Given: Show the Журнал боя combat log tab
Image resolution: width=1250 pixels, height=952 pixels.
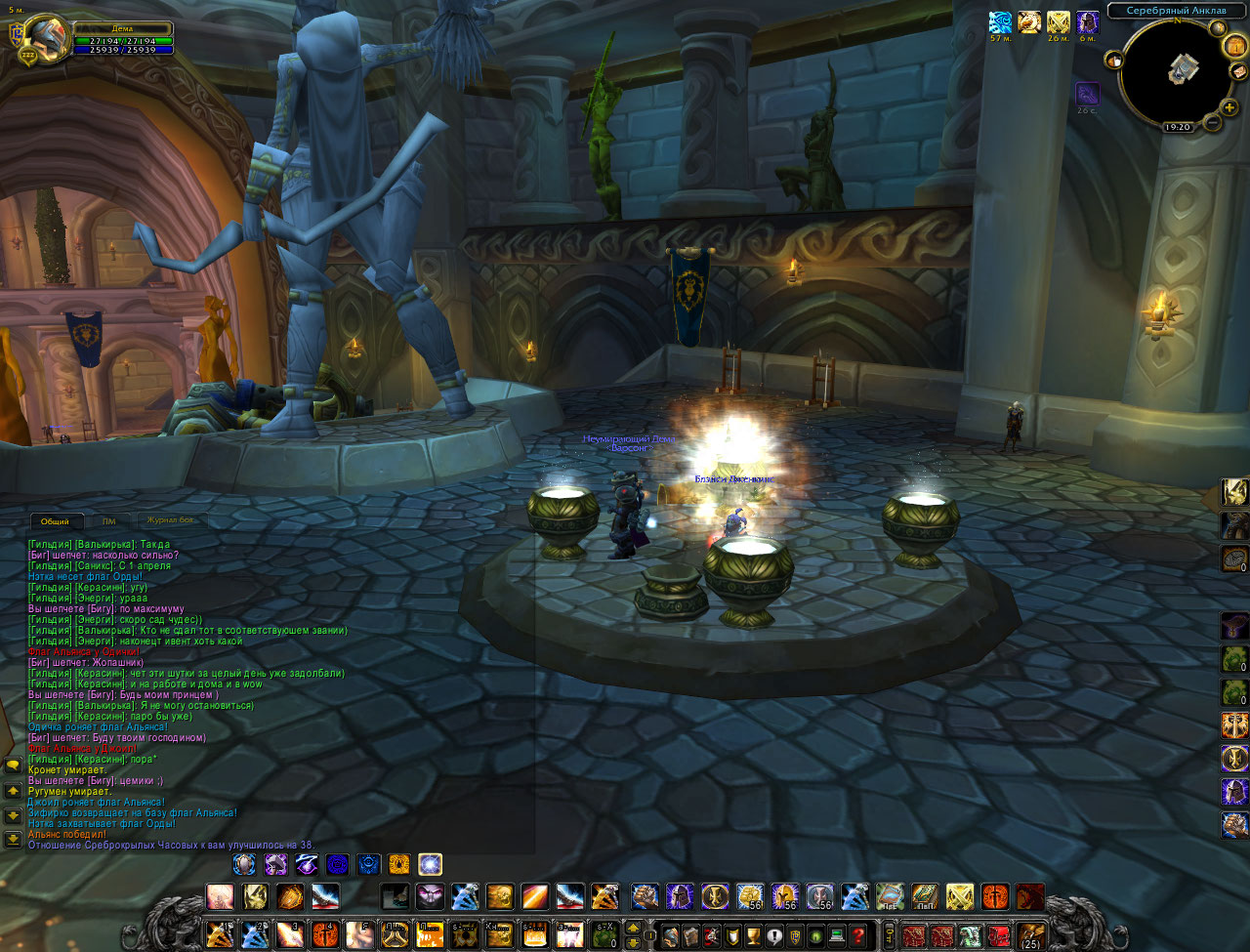Looking at the screenshot, I should tap(171, 521).
